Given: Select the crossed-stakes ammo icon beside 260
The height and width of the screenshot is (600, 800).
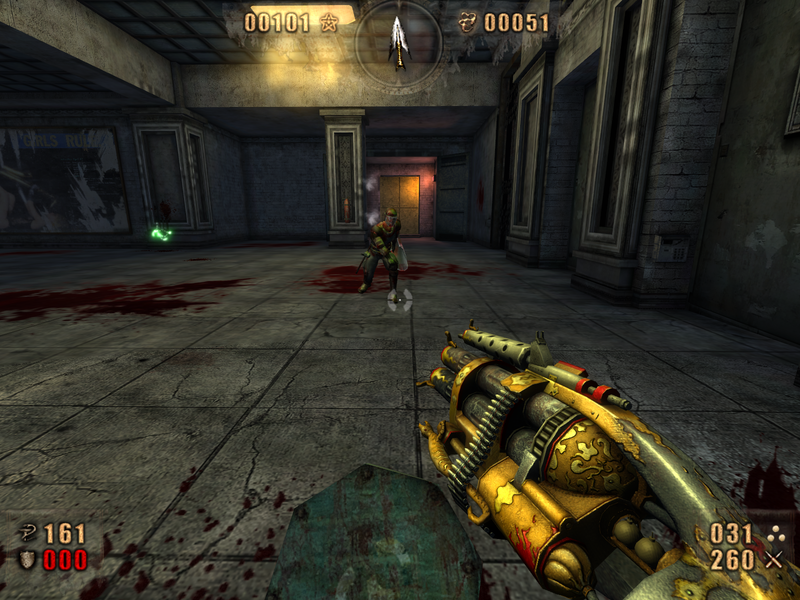Looking at the screenshot, I should [x=773, y=560].
